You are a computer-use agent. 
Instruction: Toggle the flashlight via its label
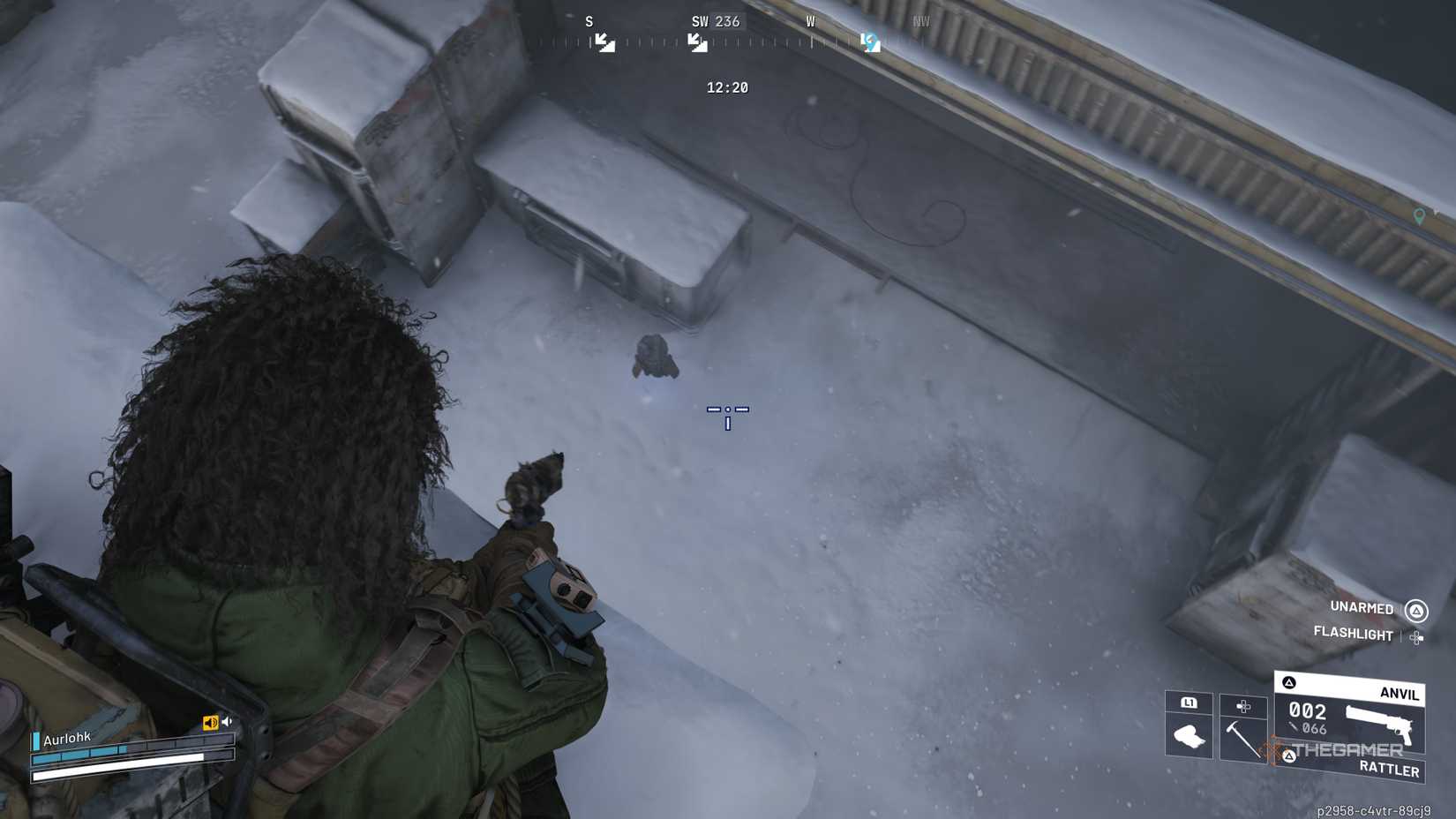(1354, 634)
